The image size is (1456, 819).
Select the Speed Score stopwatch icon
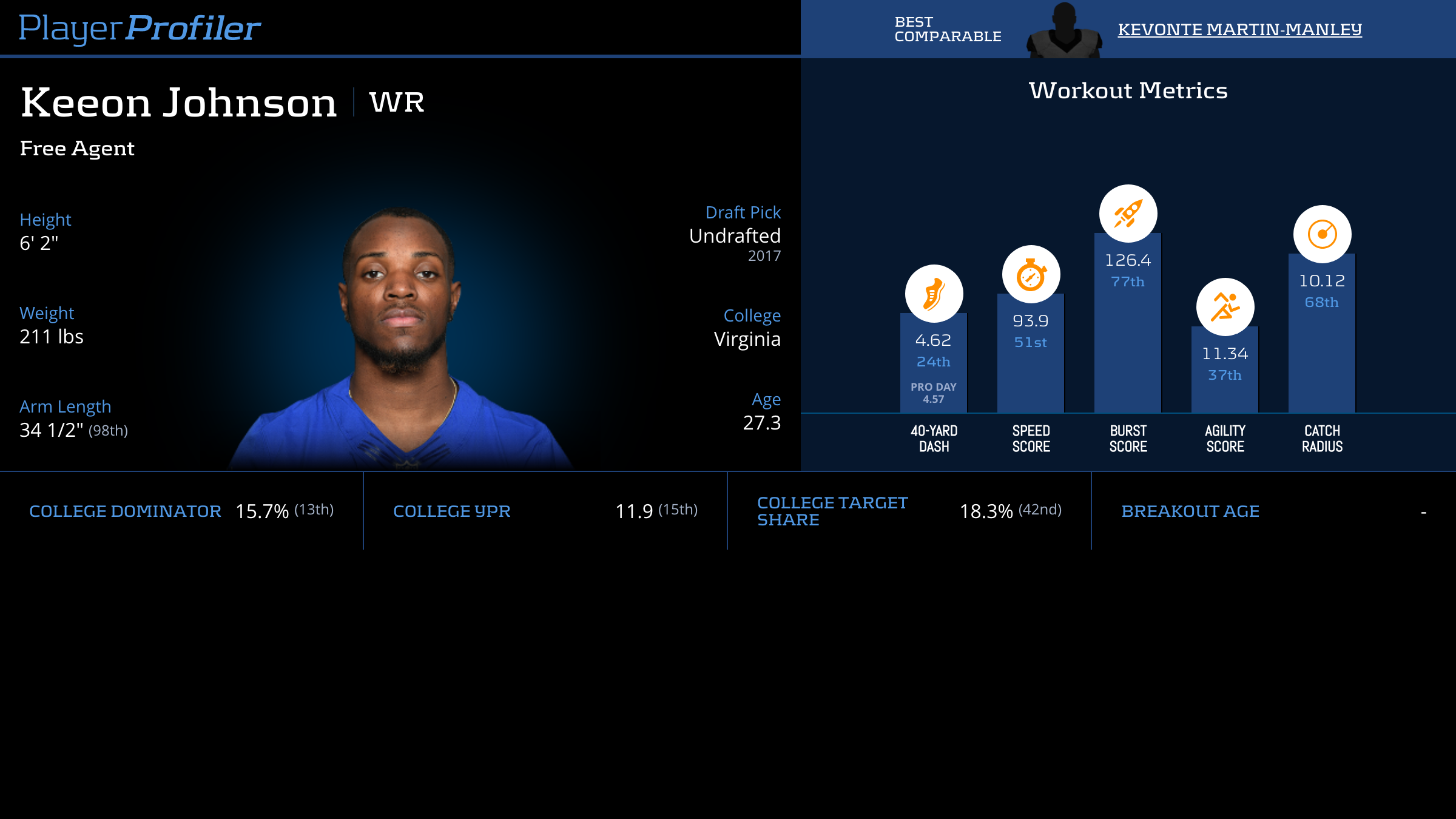[1031, 274]
